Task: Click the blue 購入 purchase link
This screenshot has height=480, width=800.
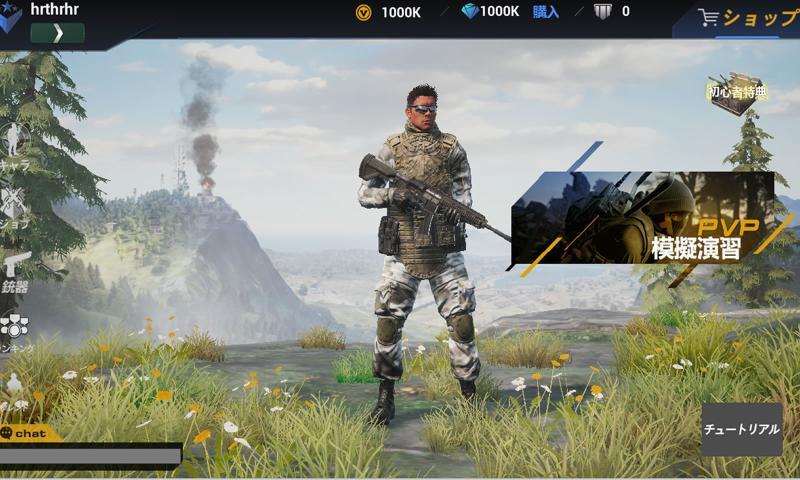Action: pos(546,12)
